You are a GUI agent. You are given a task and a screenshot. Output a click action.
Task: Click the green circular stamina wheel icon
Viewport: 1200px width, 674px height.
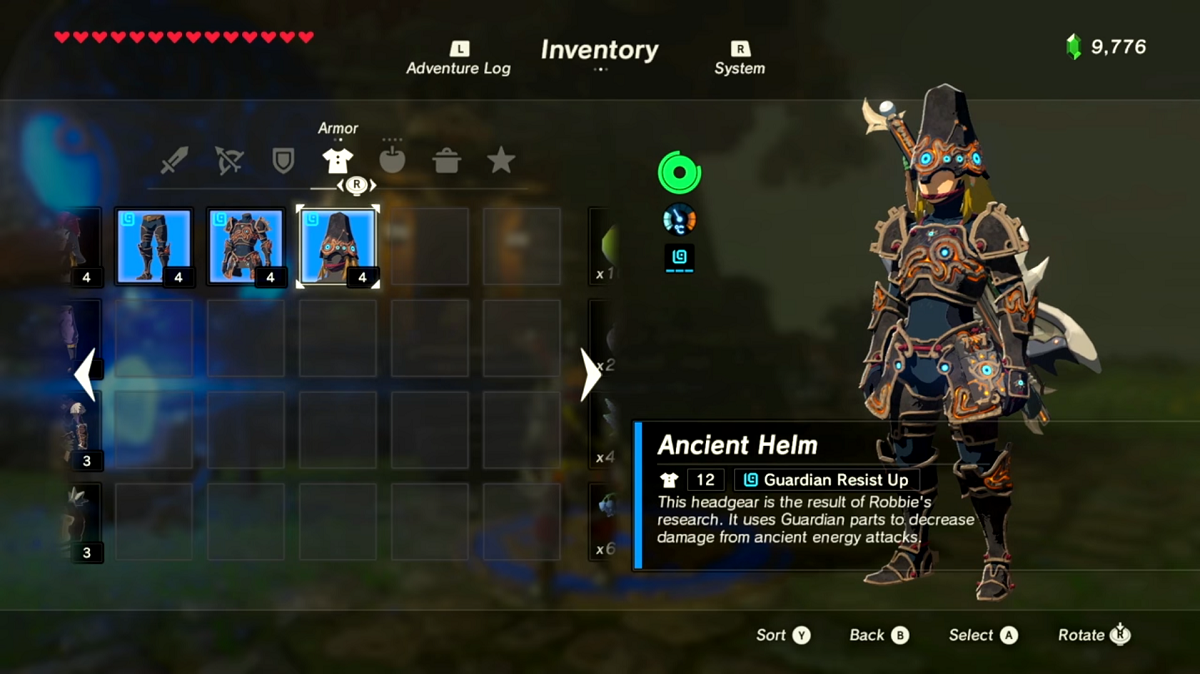pos(679,173)
